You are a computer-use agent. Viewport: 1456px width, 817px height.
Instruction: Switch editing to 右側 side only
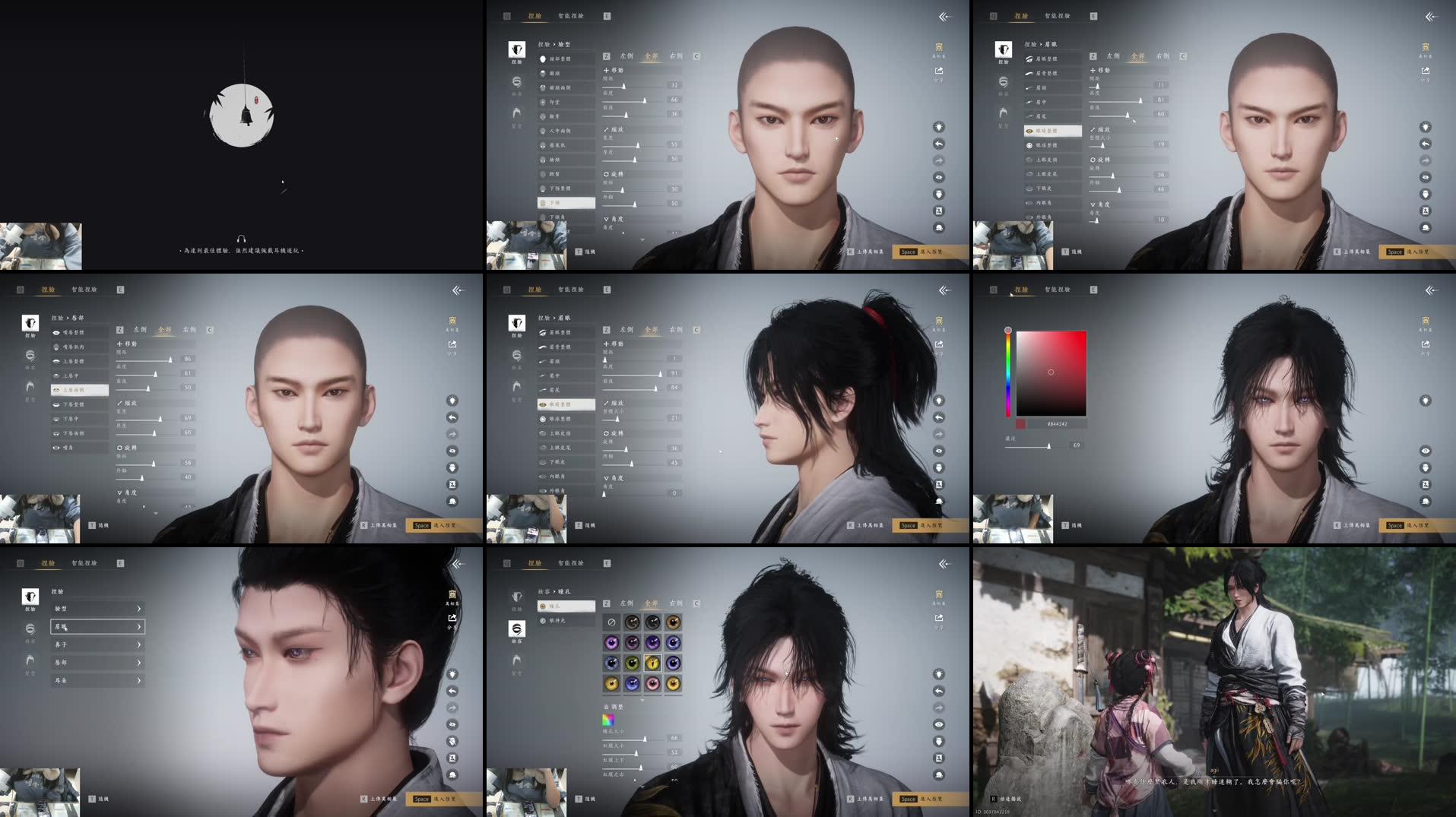pos(674,55)
